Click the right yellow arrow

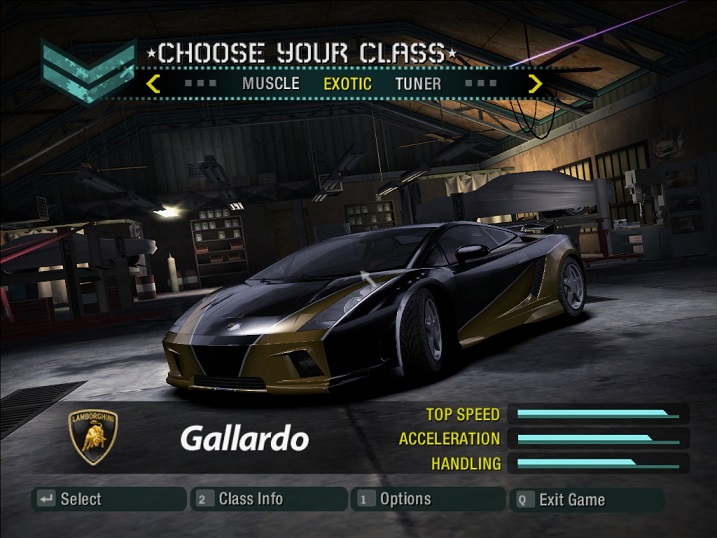pyautogui.click(x=535, y=84)
